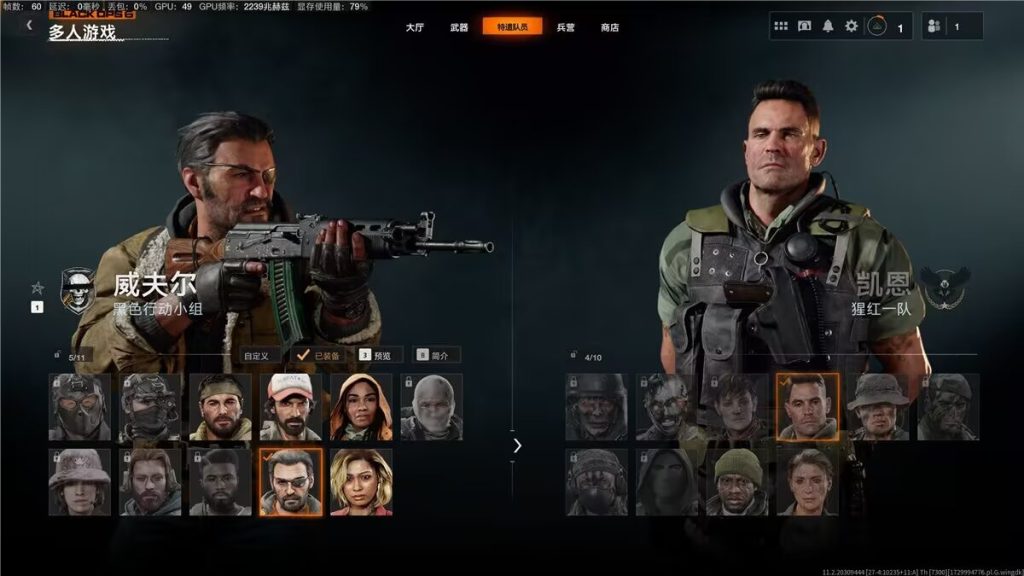Select the highlighted 凯恩 operator portrait
Image resolution: width=1024 pixels, height=576 pixels.
808,407
